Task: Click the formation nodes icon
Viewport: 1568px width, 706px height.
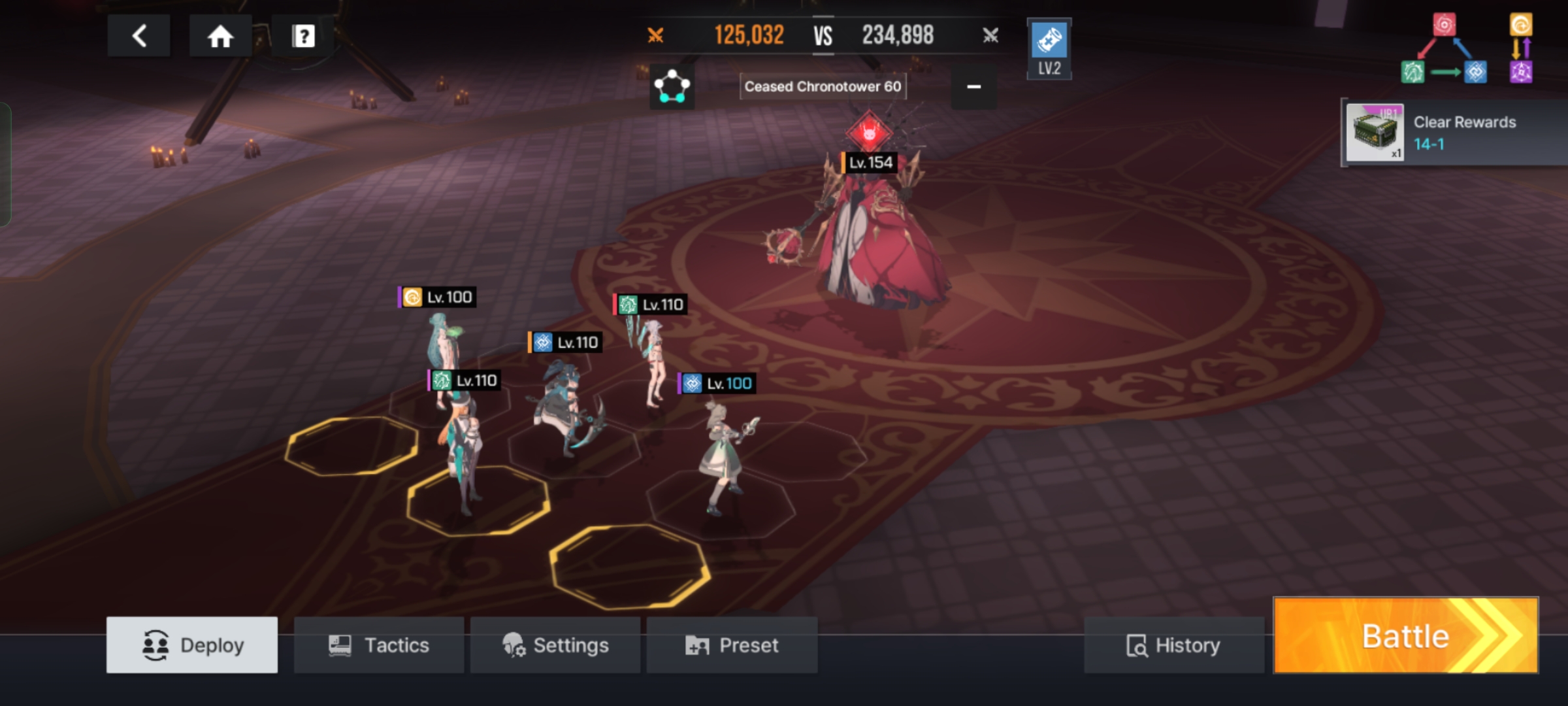Action: click(672, 86)
